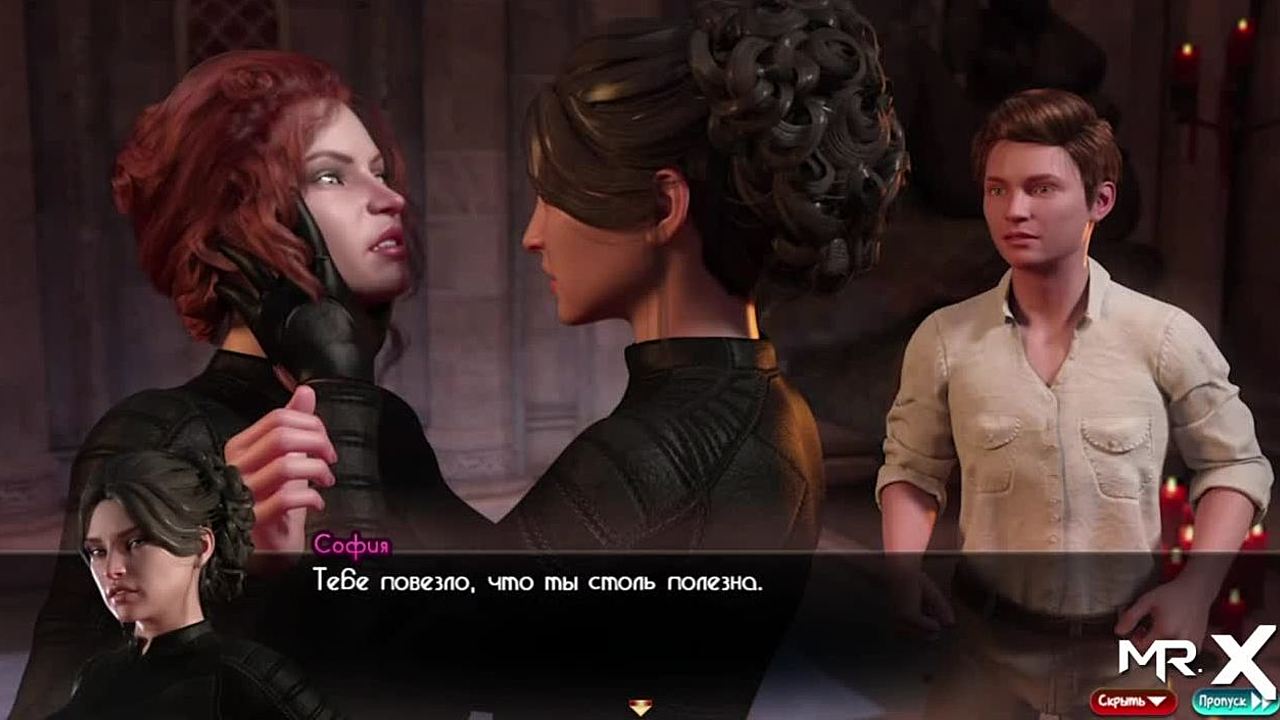Click the orange continue arrow below the dialogue

point(640,707)
